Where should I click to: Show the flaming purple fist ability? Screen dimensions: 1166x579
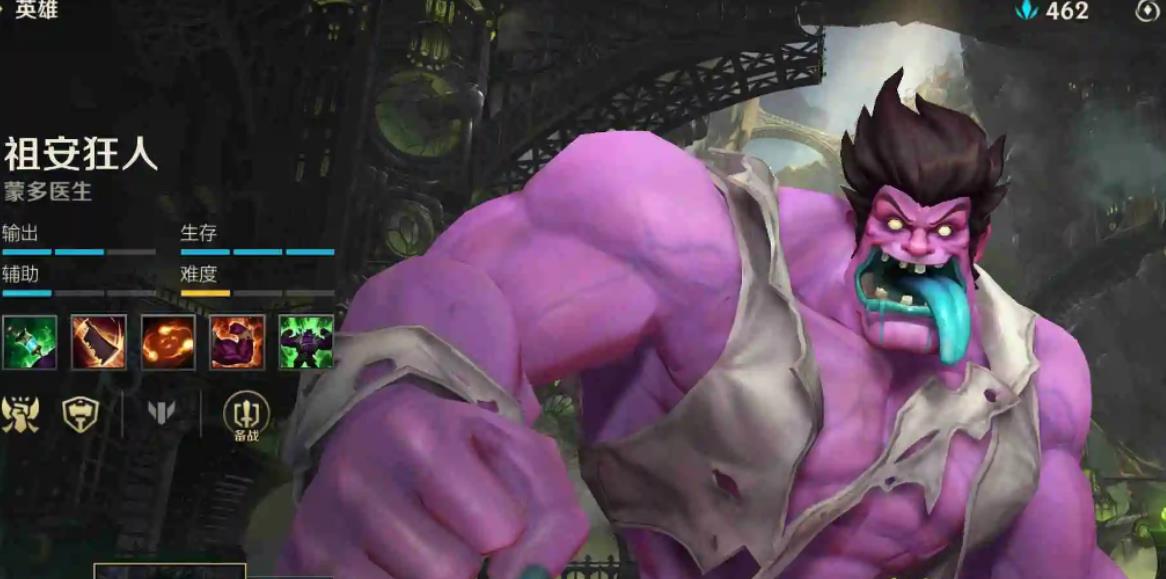tap(237, 342)
